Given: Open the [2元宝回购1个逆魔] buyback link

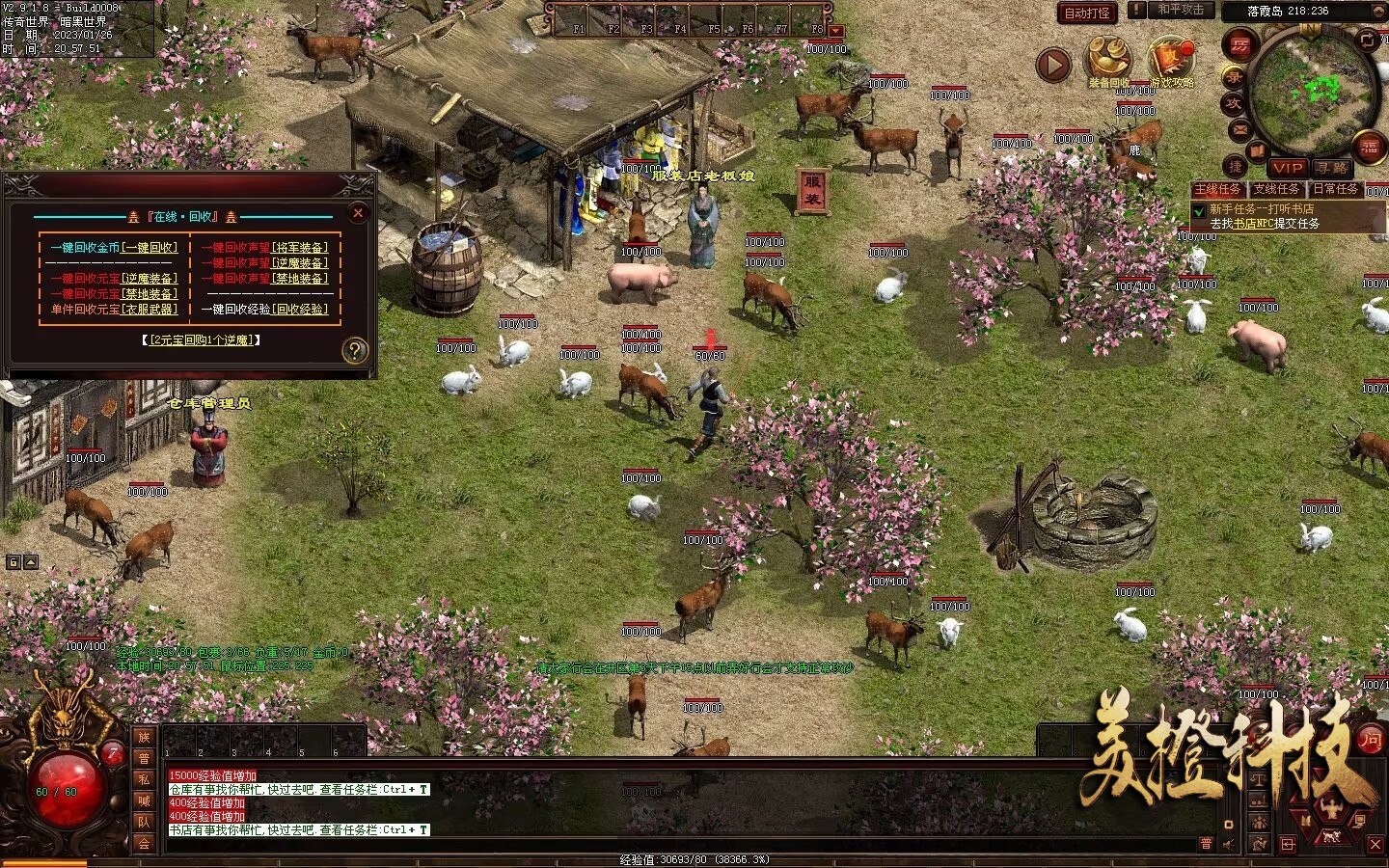Looking at the screenshot, I should pyautogui.click(x=204, y=340).
